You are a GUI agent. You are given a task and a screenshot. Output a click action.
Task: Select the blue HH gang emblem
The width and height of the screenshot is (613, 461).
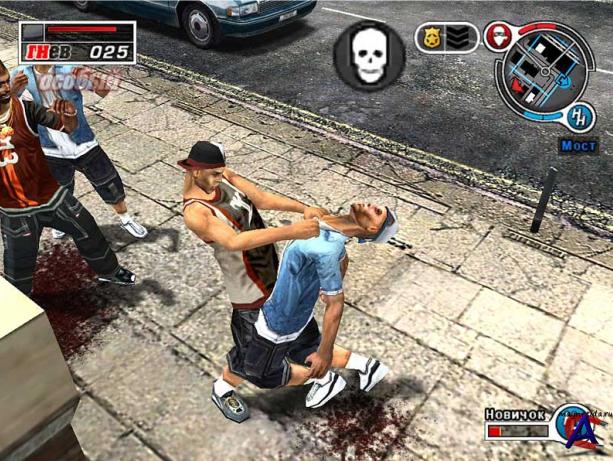coord(579,116)
